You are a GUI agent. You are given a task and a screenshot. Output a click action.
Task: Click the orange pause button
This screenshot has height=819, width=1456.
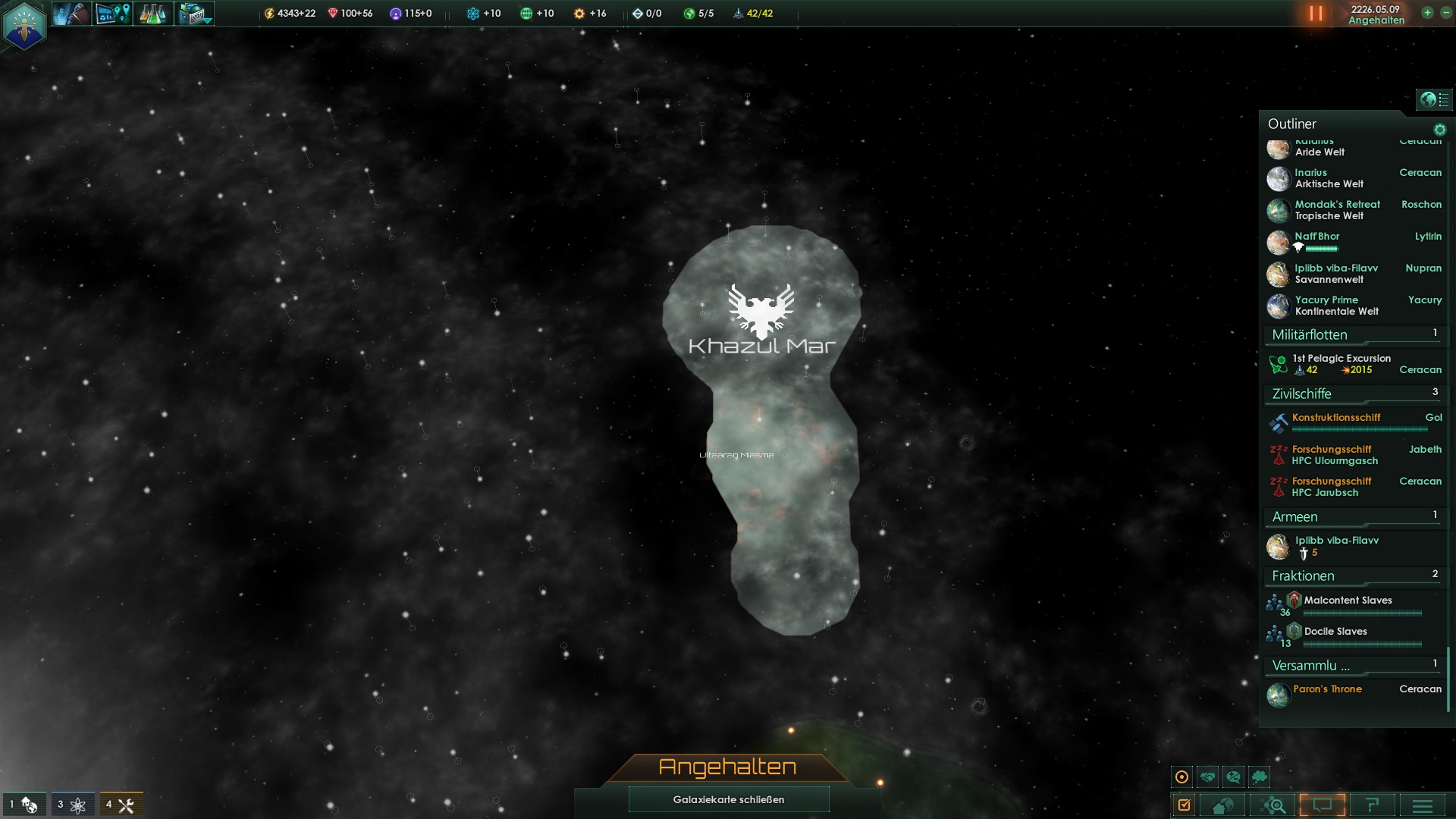point(1316,14)
